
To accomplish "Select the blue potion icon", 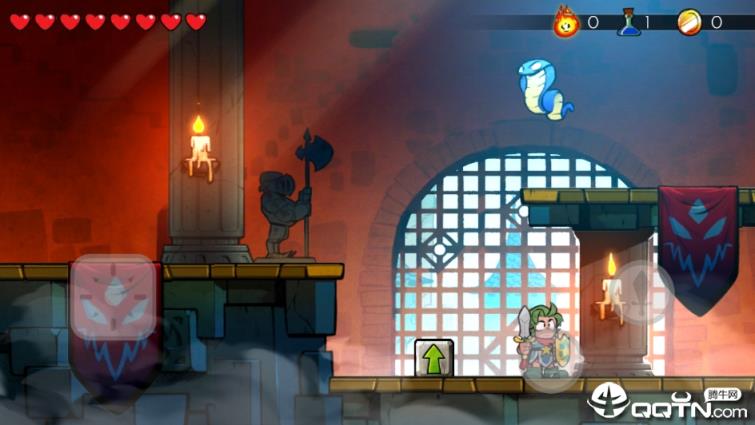I will pyautogui.click(x=628, y=21).
